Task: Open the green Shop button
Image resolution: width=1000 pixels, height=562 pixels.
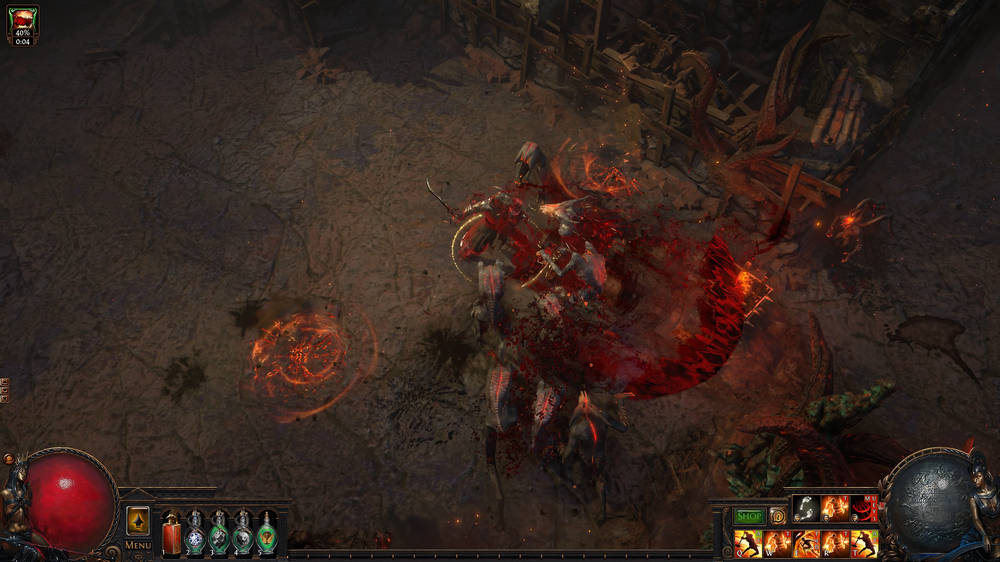Action: (x=749, y=516)
